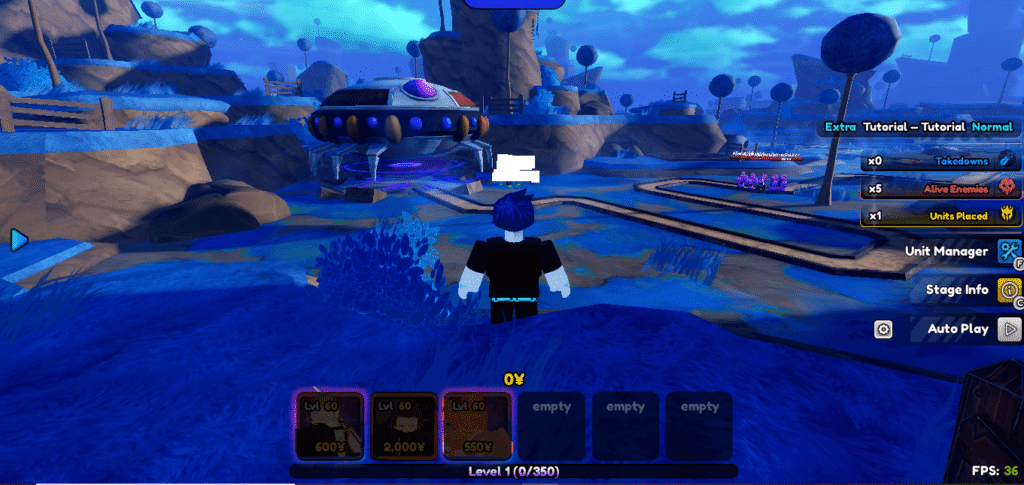1024x485 pixels.
Task: Toggle Auto Play on
Action: 1008,328
